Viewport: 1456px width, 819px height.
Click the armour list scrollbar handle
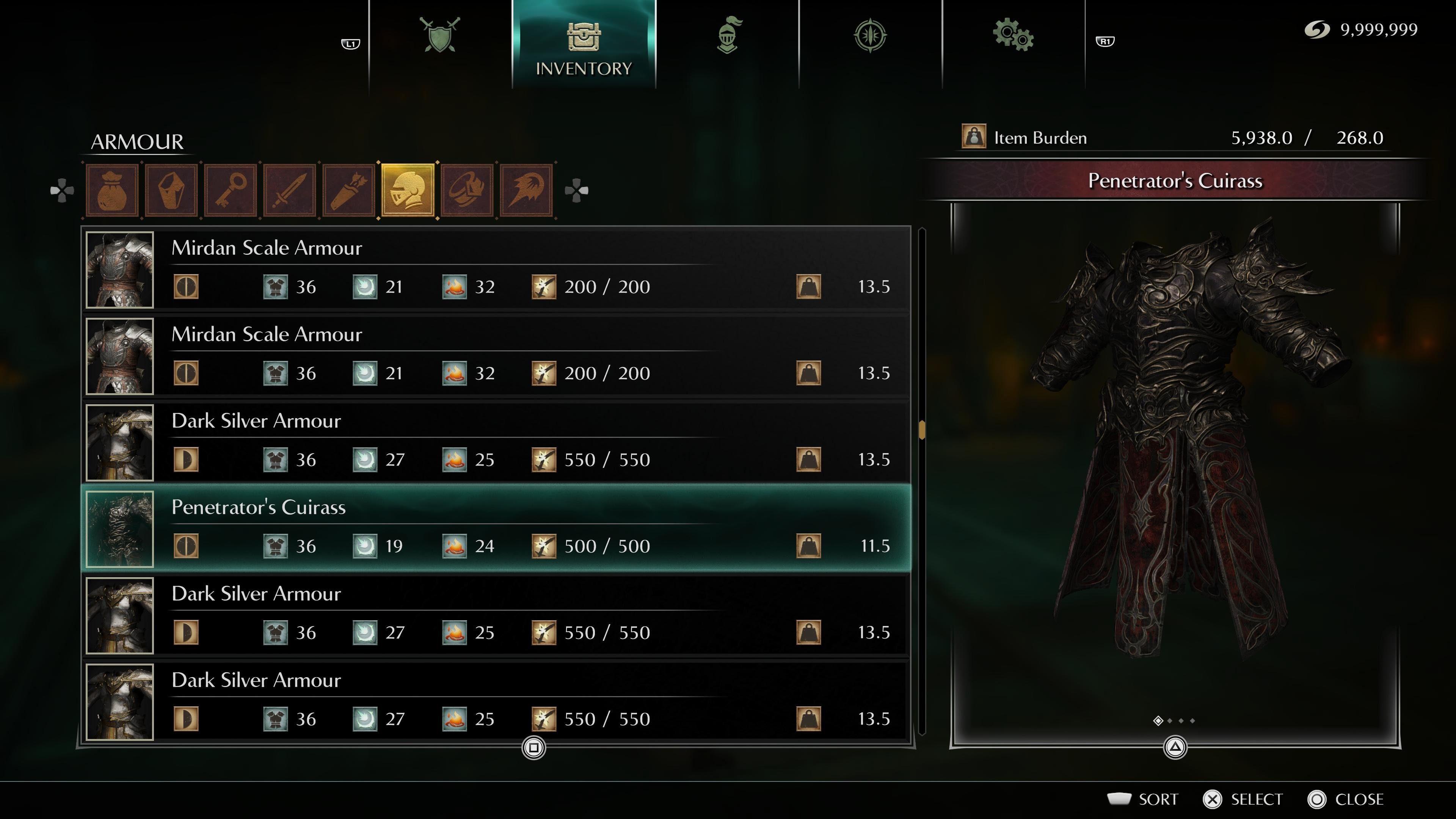922,430
